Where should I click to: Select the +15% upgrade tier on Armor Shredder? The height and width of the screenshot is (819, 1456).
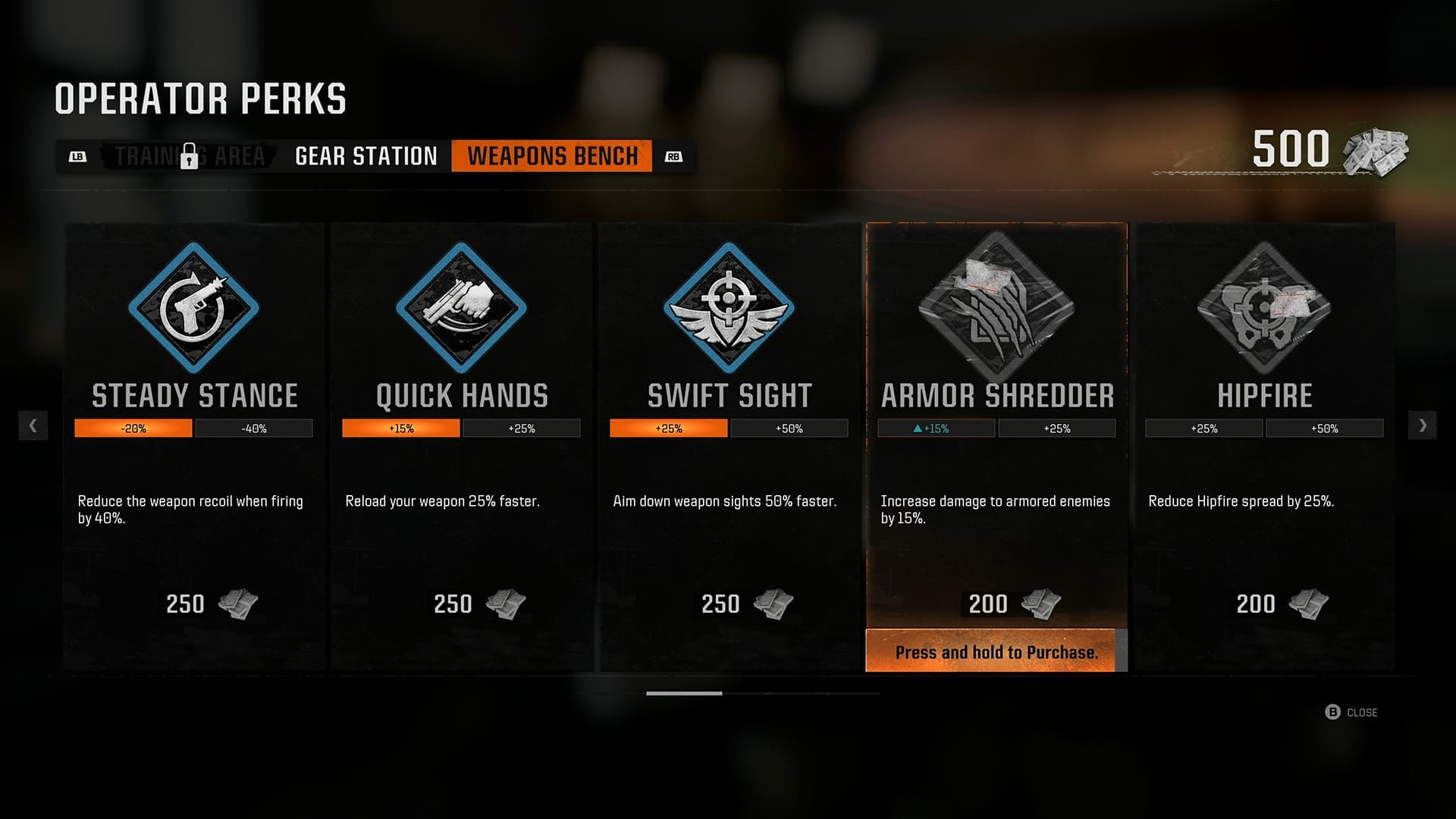(x=935, y=428)
